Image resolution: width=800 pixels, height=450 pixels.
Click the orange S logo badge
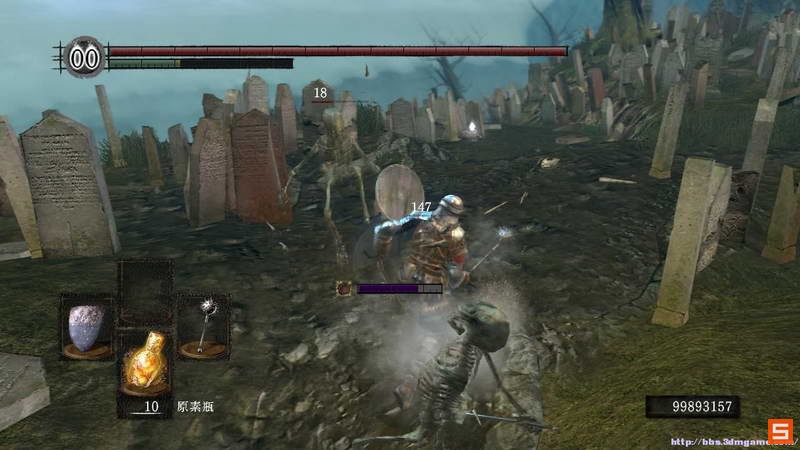click(x=779, y=431)
